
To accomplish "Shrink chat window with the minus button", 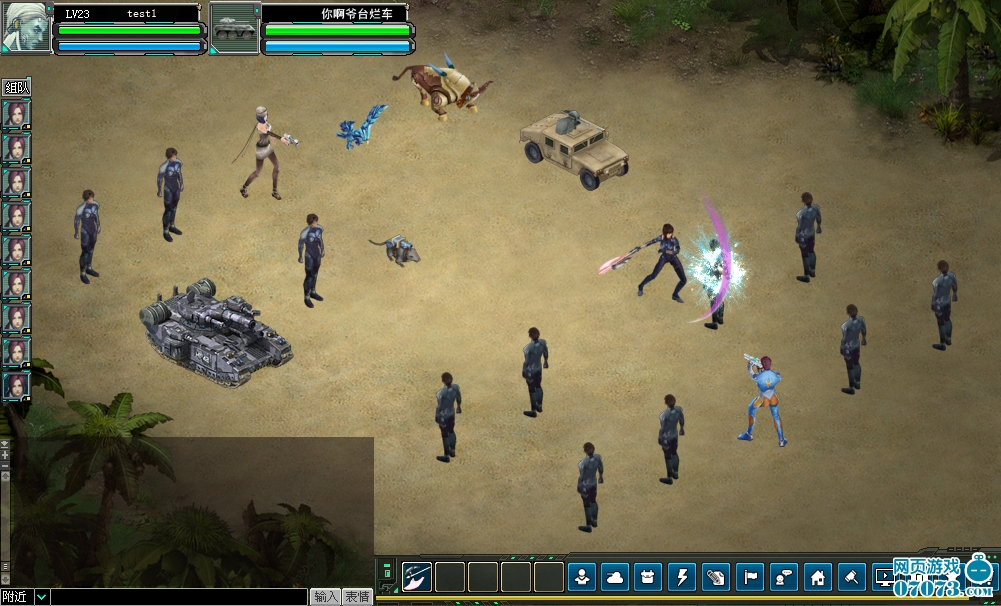I will [x=5, y=466].
